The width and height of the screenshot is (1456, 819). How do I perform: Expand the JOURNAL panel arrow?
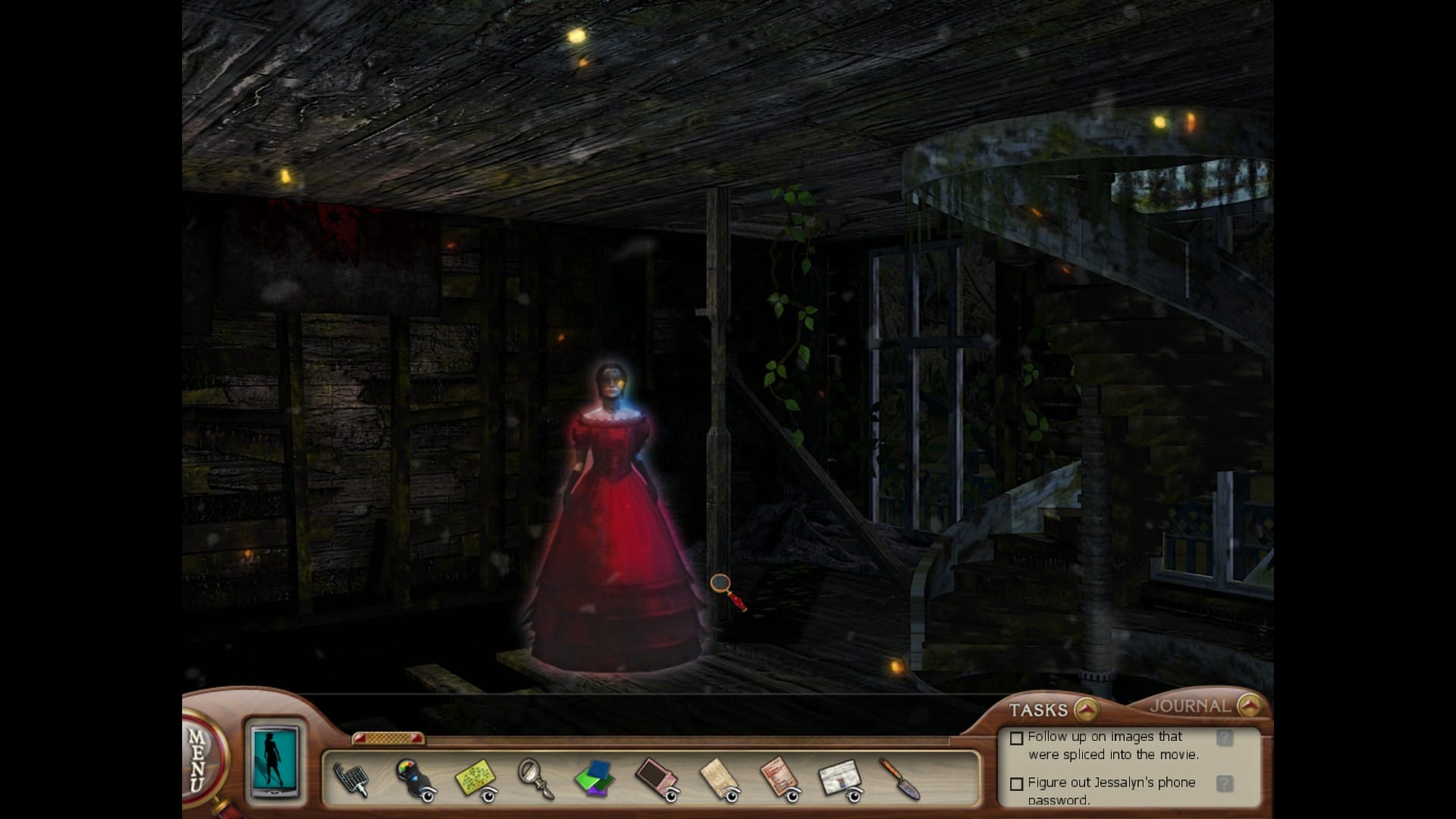[x=1248, y=706]
